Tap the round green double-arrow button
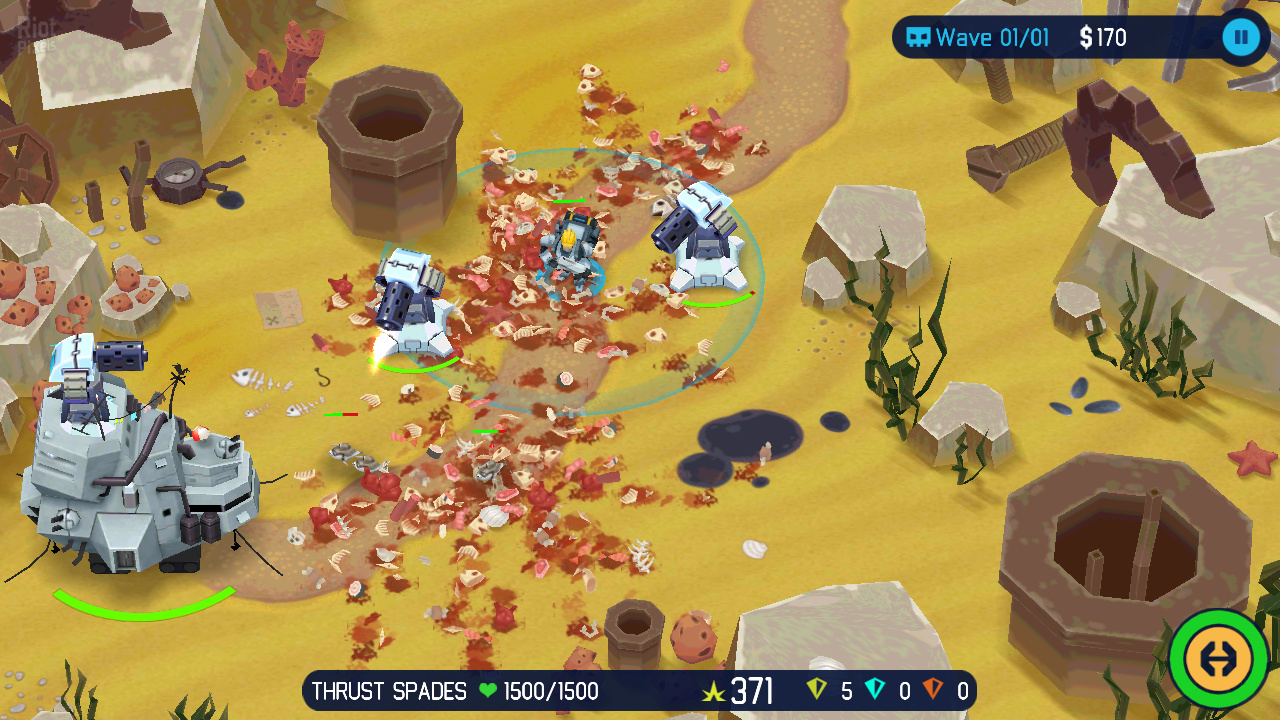 pyautogui.click(x=1218, y=660)
